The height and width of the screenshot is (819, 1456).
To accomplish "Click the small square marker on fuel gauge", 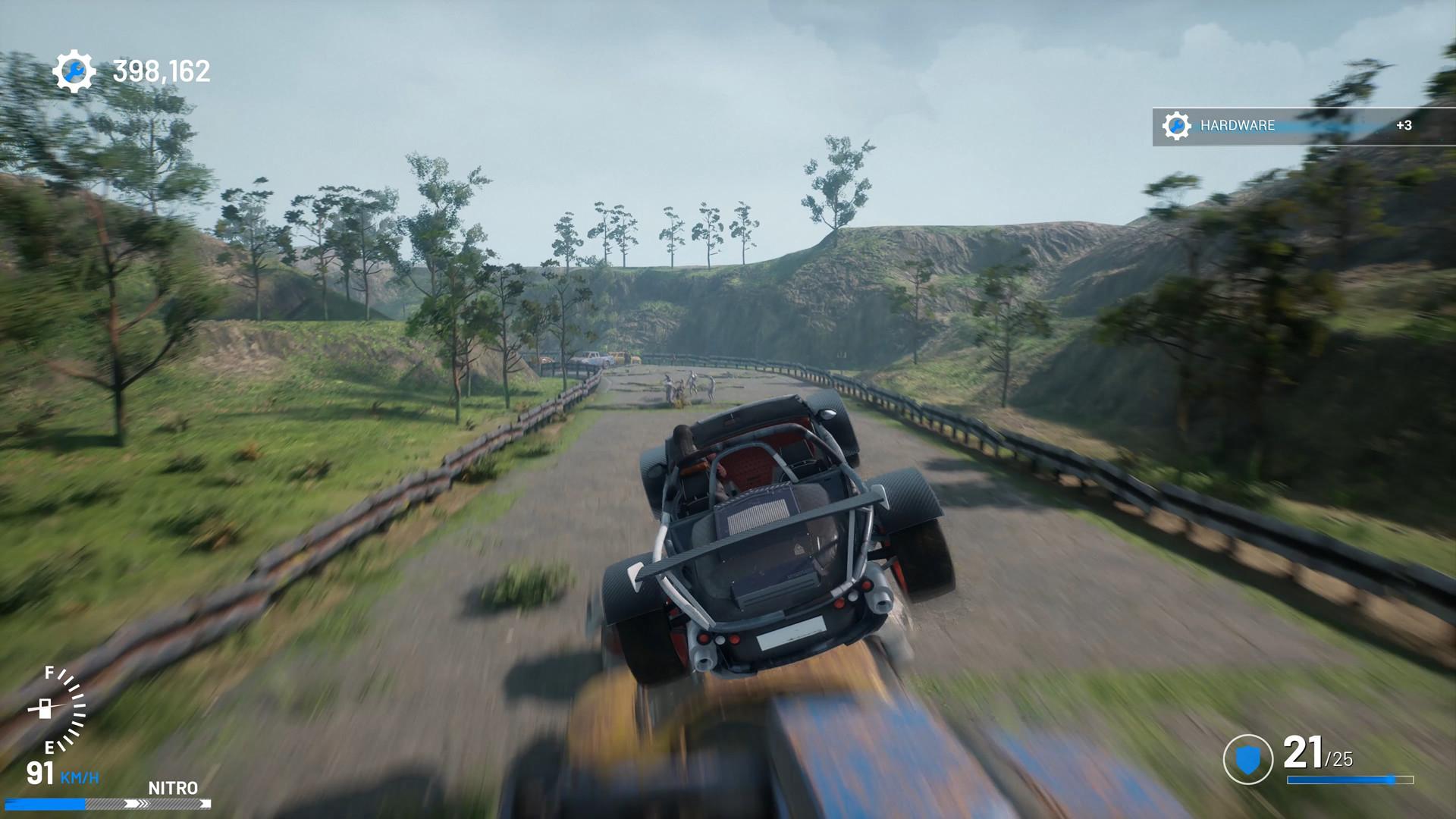I will [x=44, y=708].
